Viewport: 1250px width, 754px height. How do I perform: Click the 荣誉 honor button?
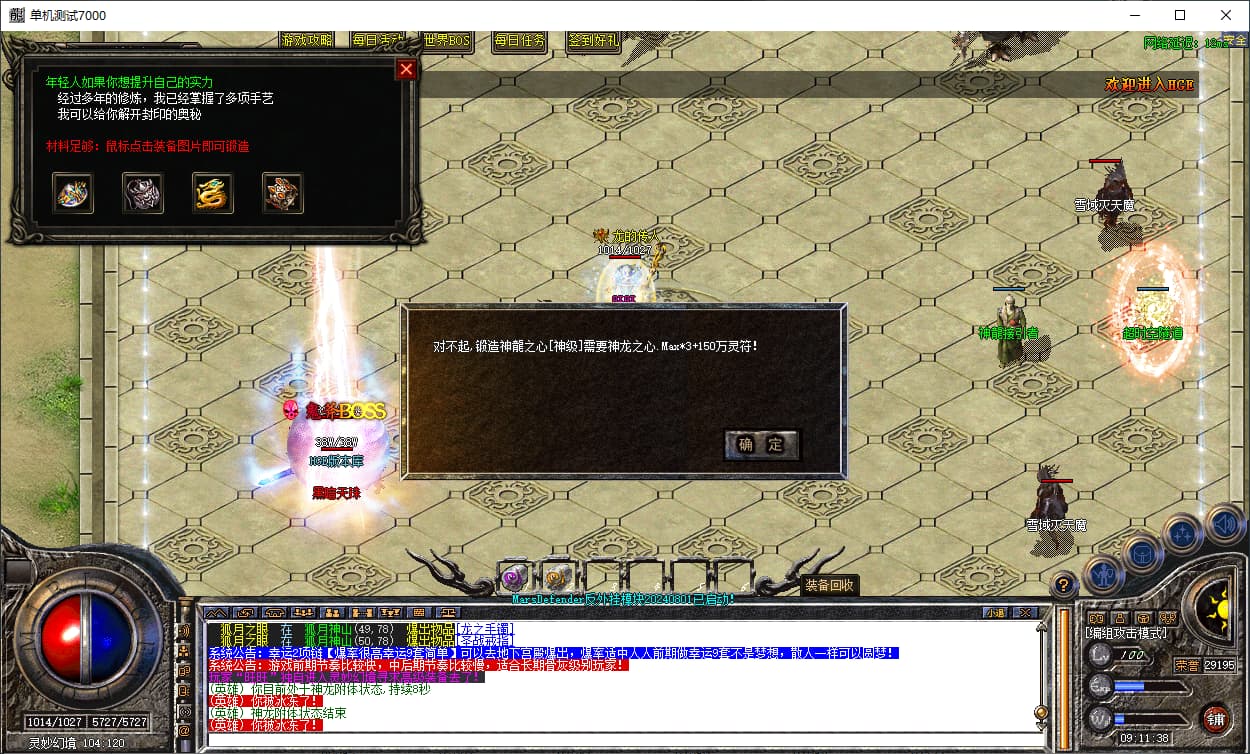[1187, 665]
